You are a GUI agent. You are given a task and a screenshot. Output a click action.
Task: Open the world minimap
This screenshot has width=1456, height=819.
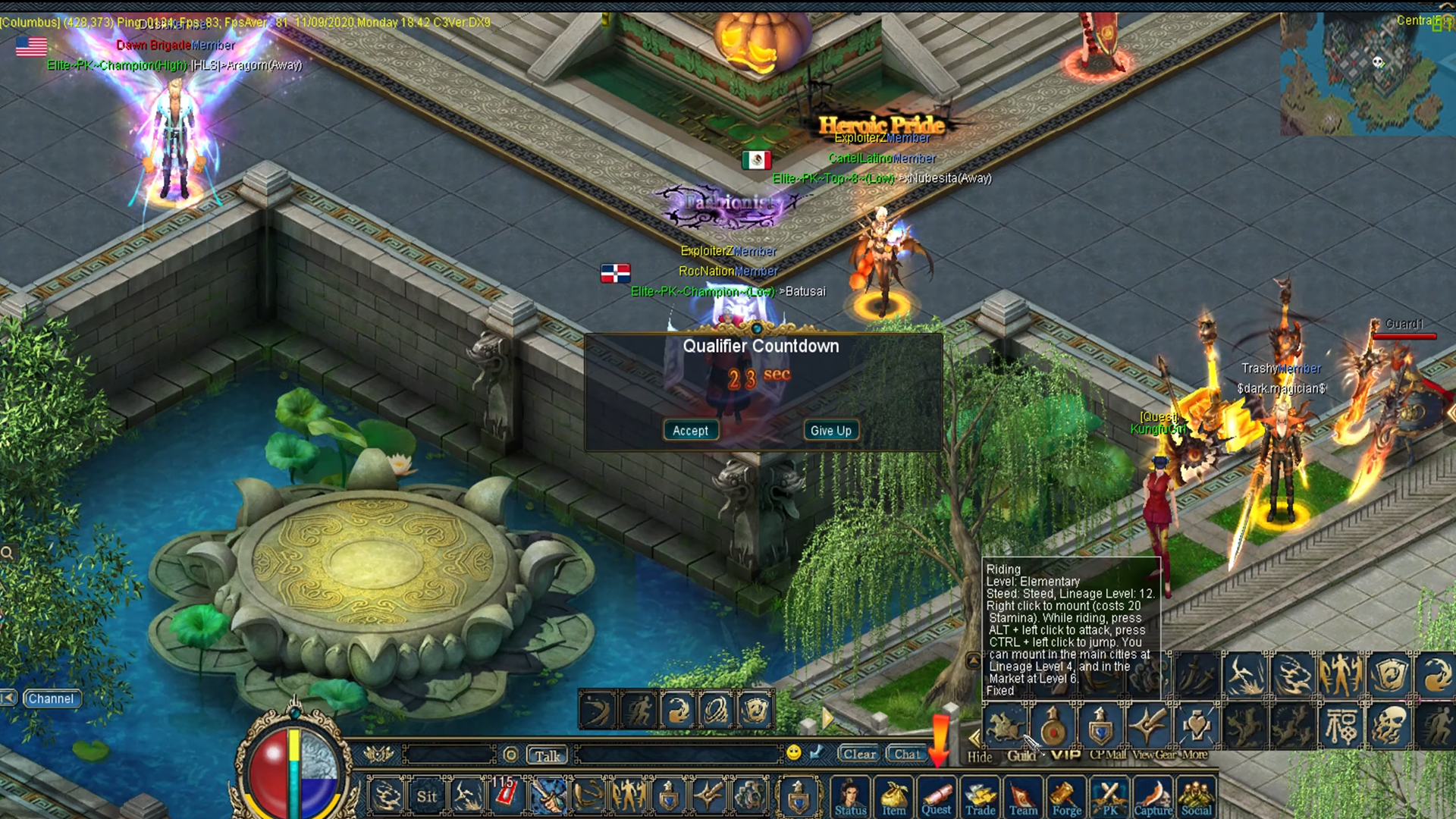1361,76
